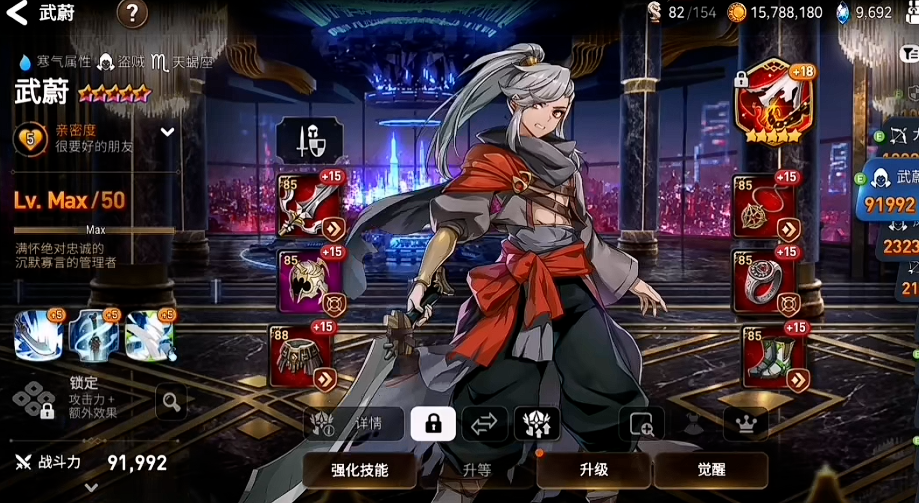Image resolution: width=919 pixels, height=503 pixels.
Task: Select the level 88 armor slot
Action: click(304, 356)
